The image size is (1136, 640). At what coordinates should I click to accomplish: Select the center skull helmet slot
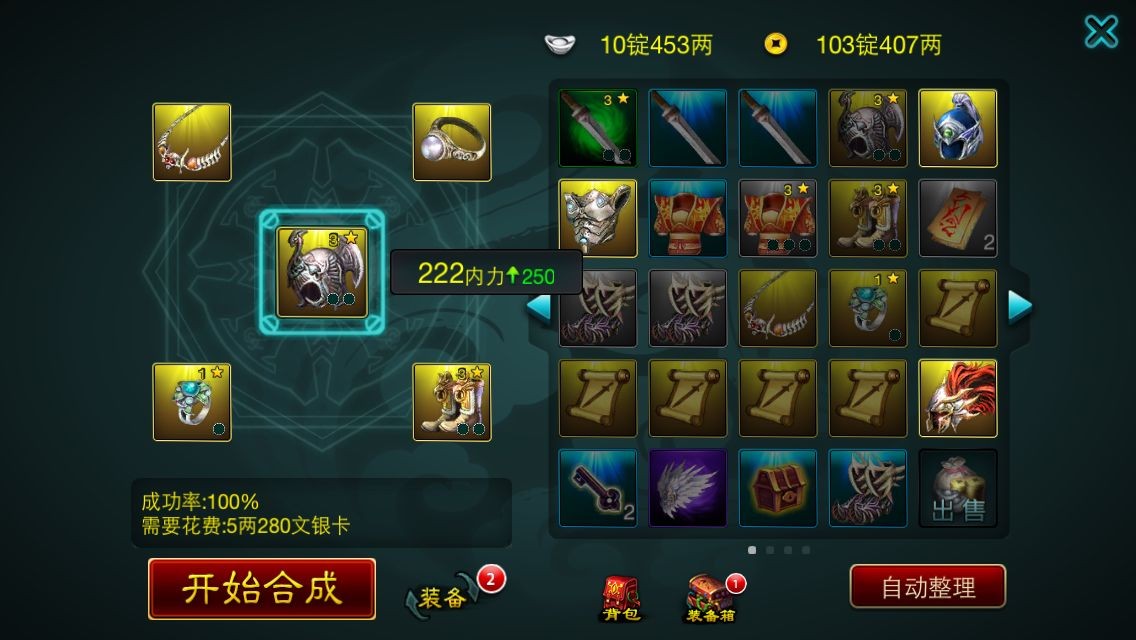tap(322, 272)
